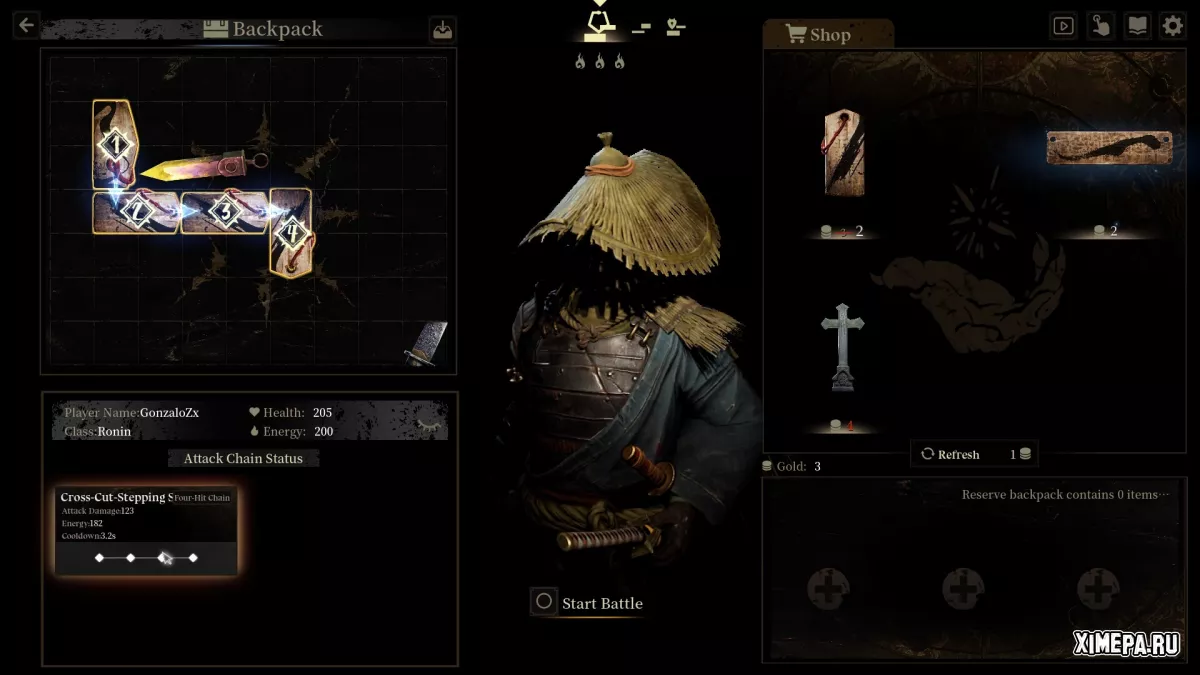Buy the horizontal wooden plank item
The width and height of the screenshot is (1200, 675).
1108,148
